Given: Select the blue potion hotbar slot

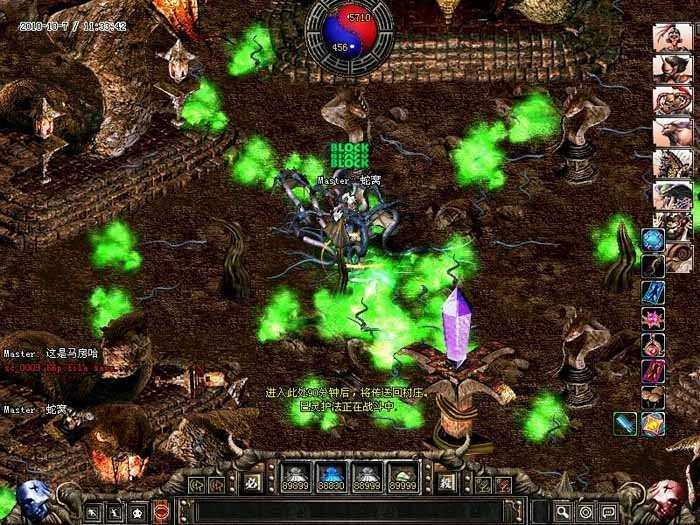Looking at the screenshot, I should click(331, 476).
